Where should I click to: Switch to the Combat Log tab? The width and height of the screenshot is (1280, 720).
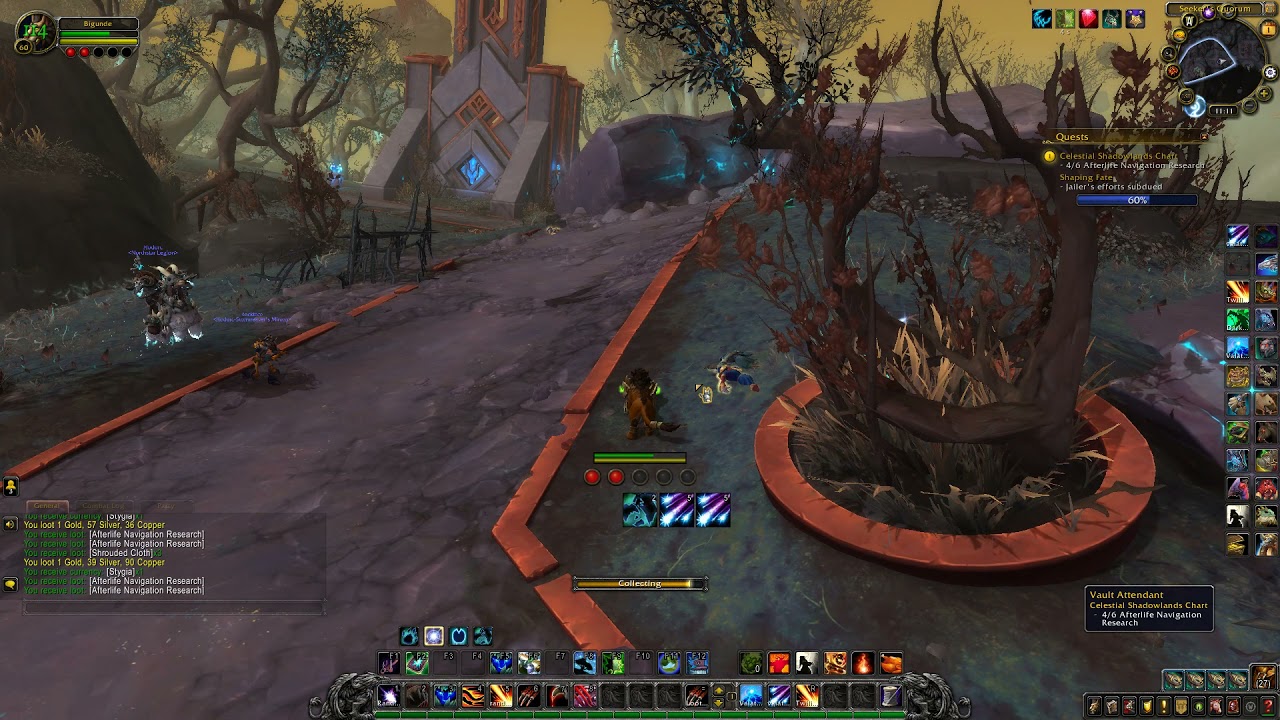(x=104, y=506)
